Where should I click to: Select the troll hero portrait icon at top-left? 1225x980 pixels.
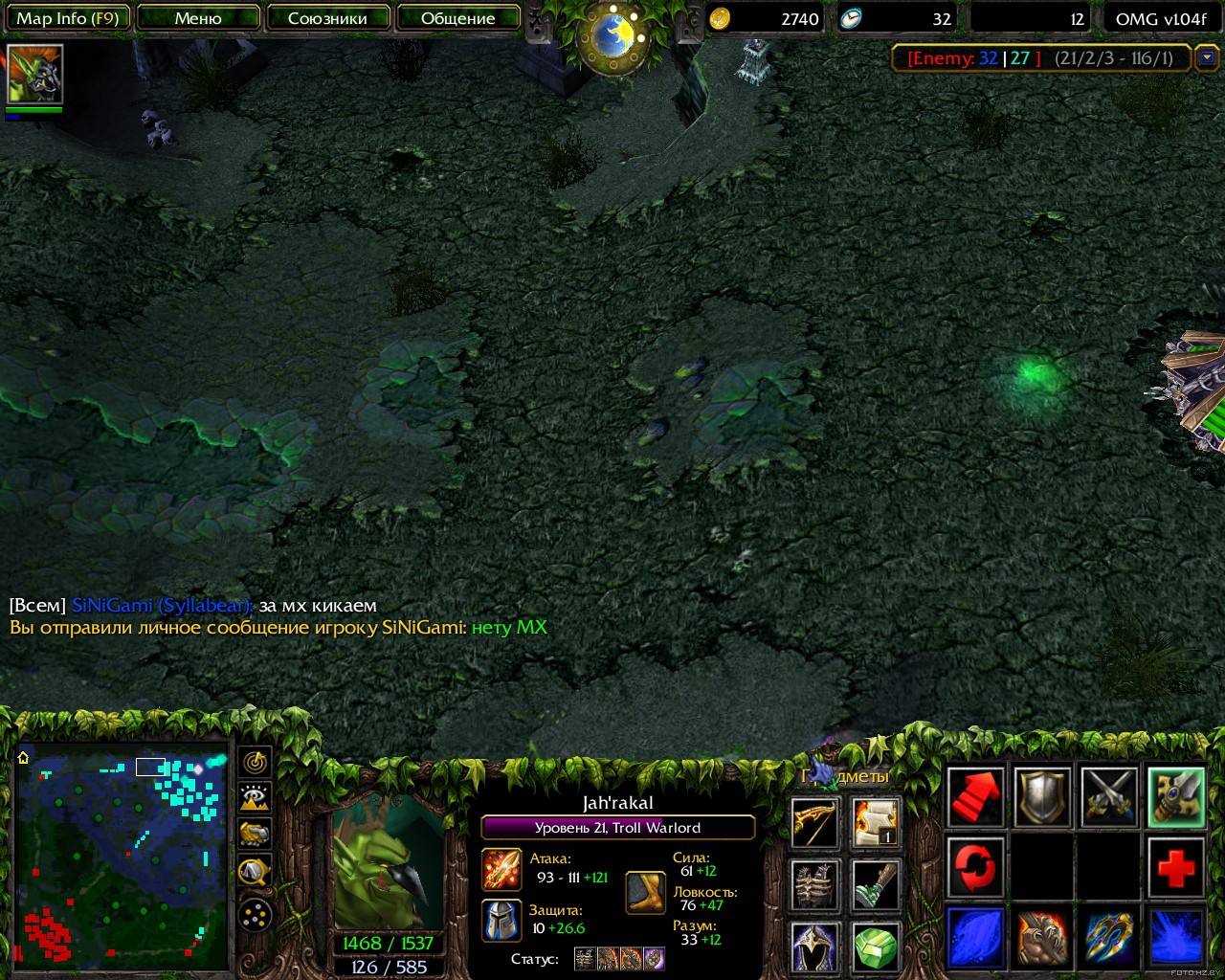pyautogui.click(x=34, y=75)
